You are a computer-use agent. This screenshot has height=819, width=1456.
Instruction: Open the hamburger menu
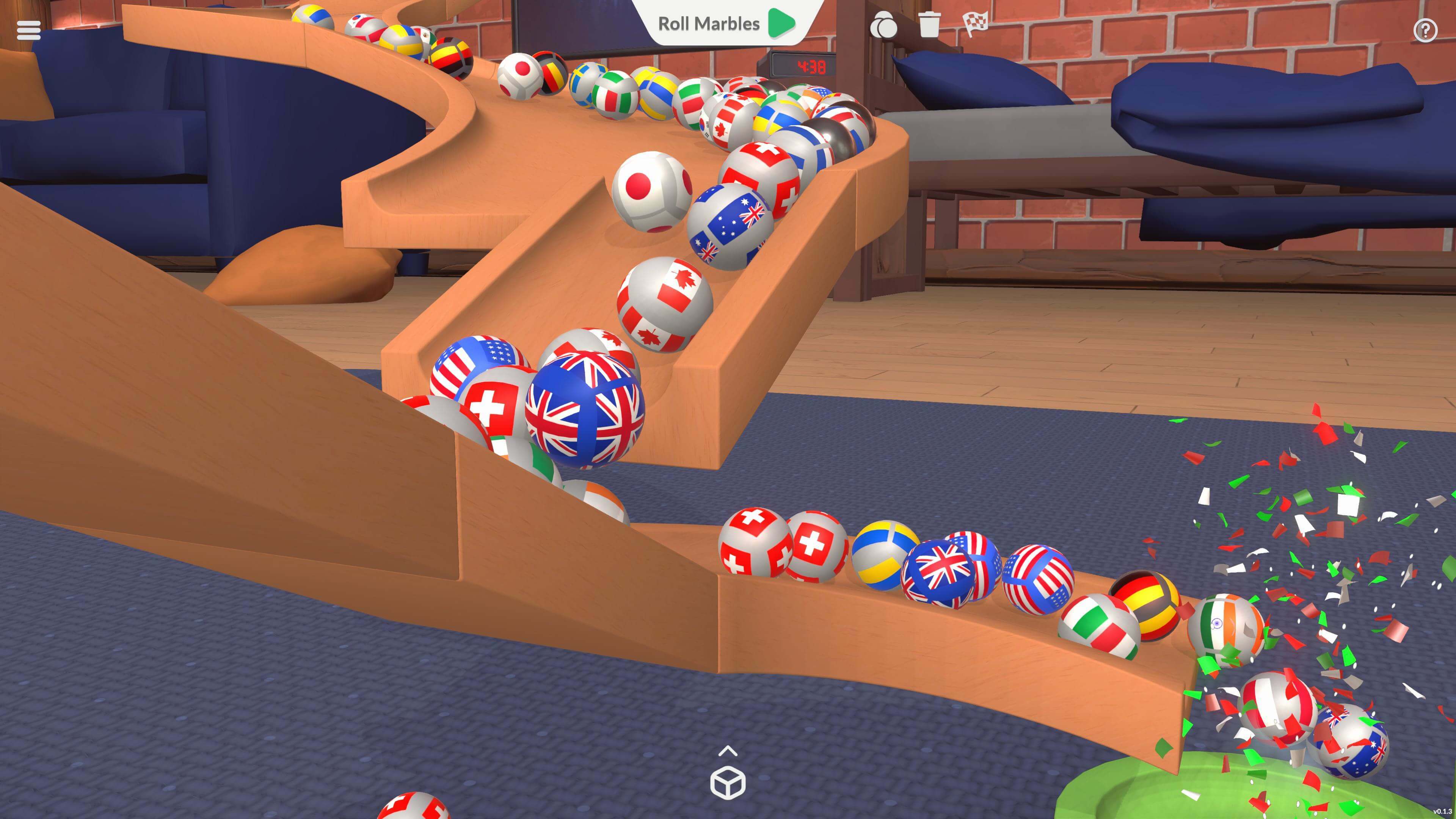pos(28,30)
